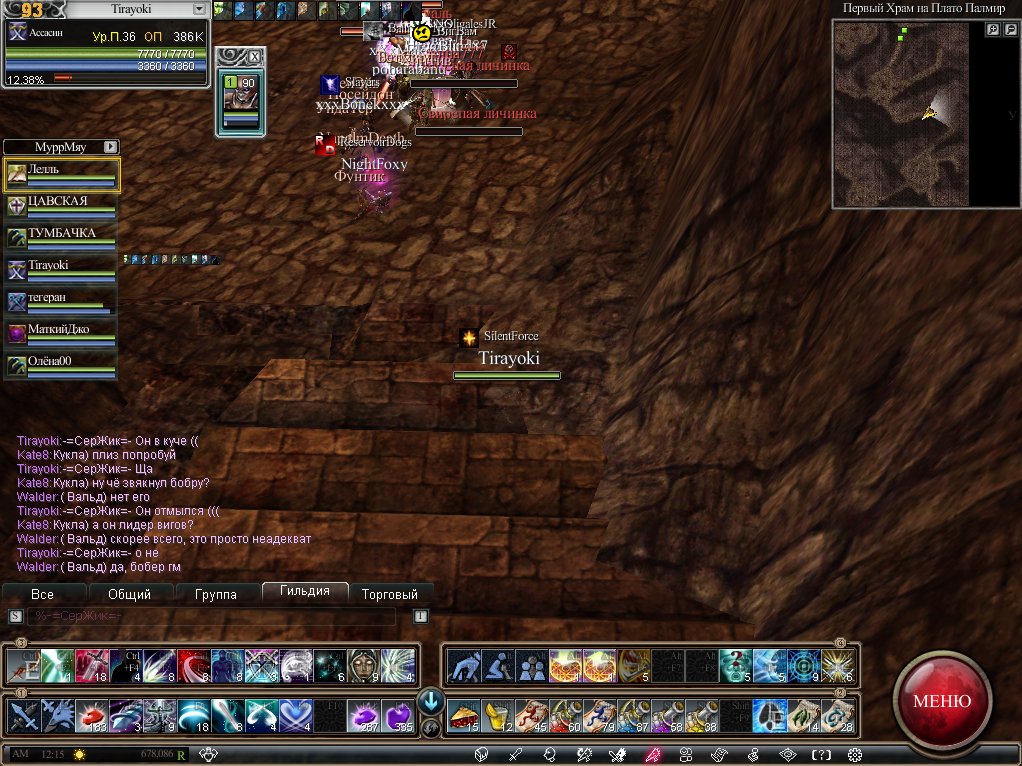Pick party member Олёна00
Screen dimensions: 1022x766
(62, 366)
